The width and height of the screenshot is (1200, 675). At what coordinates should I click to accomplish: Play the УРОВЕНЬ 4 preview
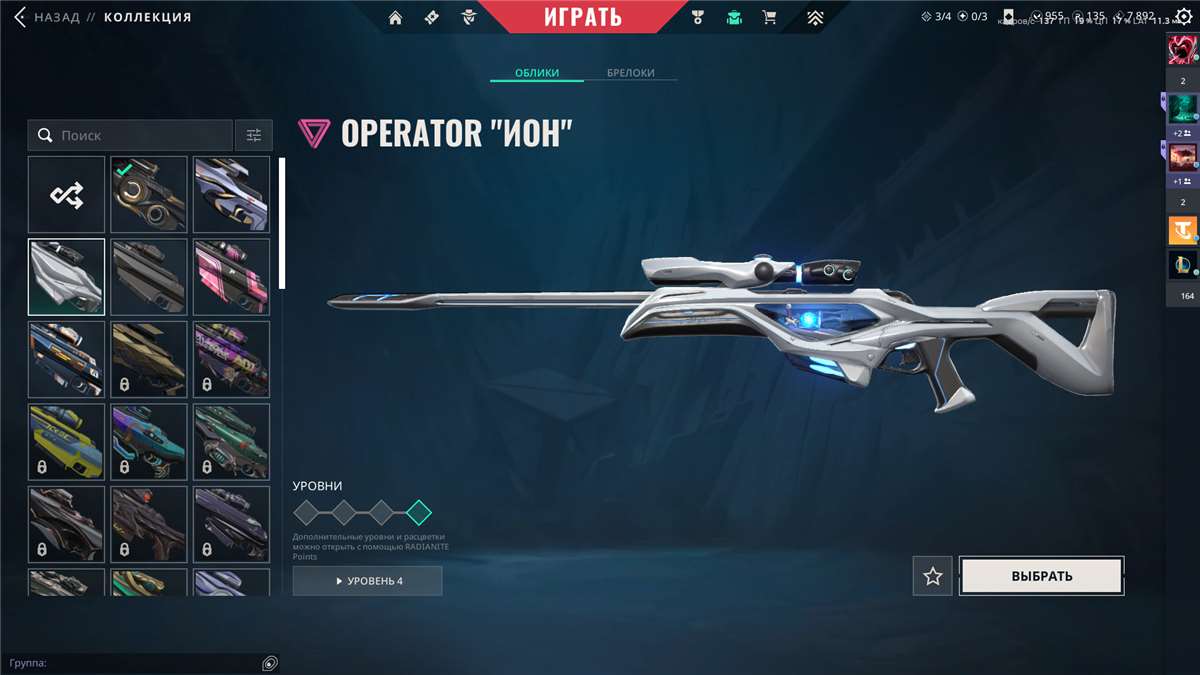[x=367, y=581]
